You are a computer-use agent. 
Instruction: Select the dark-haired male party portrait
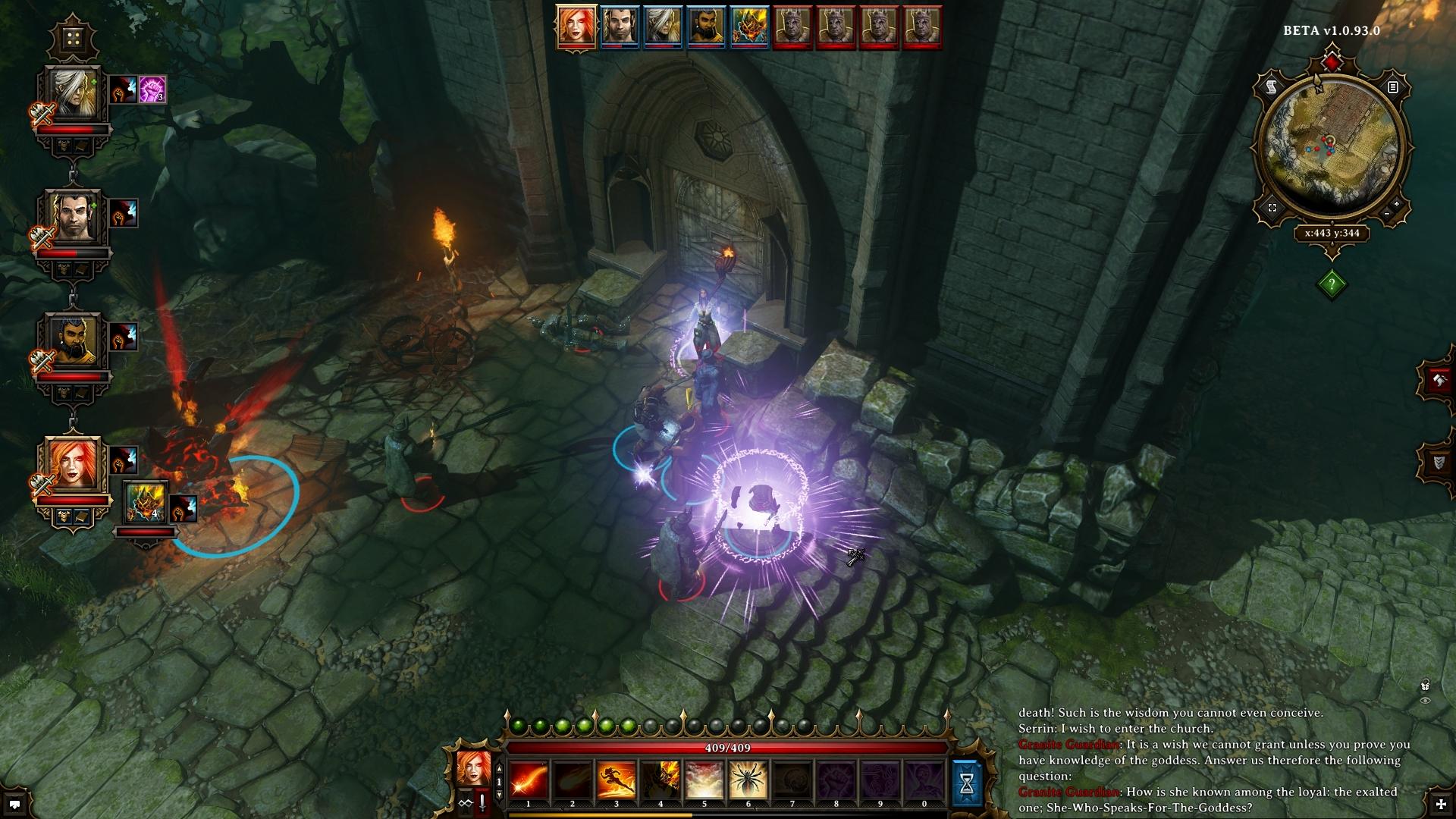(74, 219)
